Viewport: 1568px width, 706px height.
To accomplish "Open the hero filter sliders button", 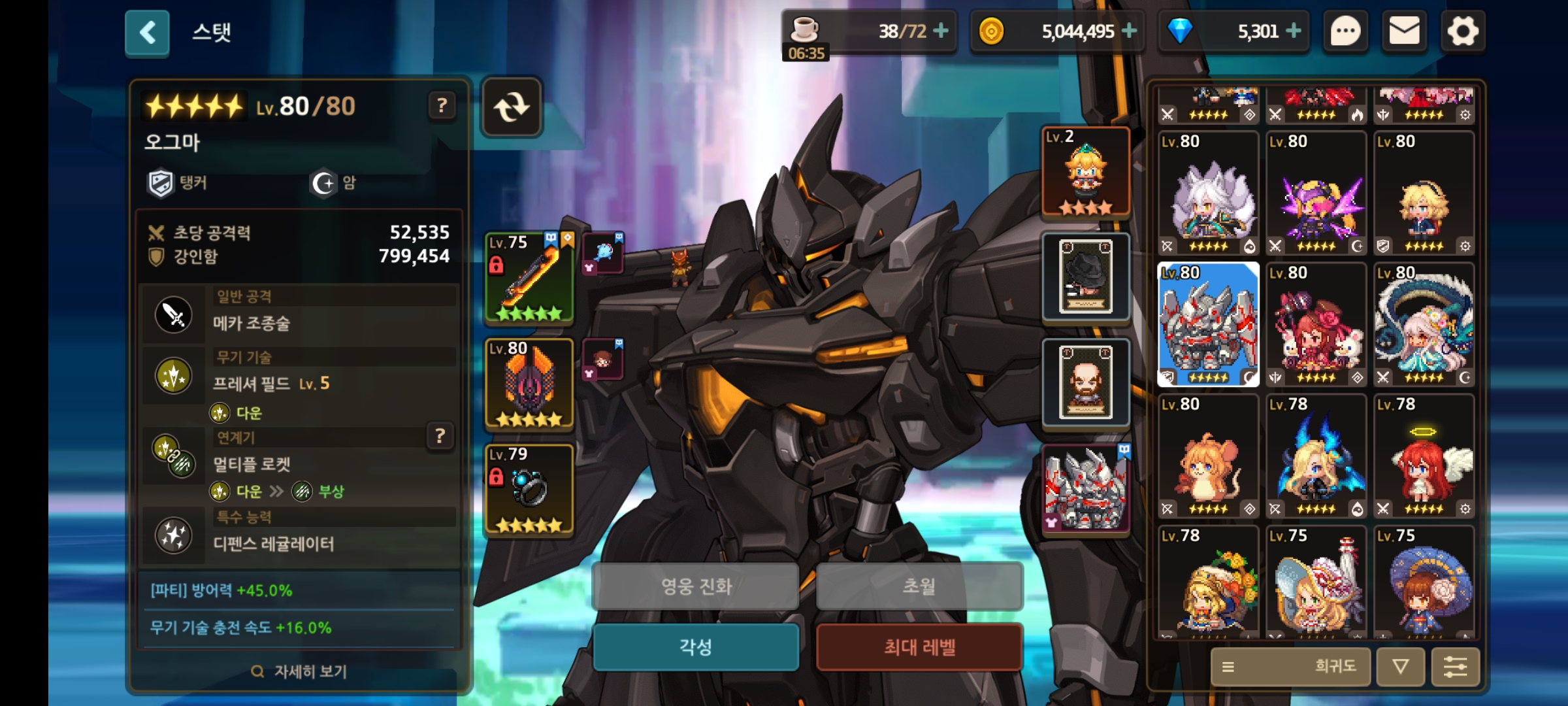I will coord(1455,667).
